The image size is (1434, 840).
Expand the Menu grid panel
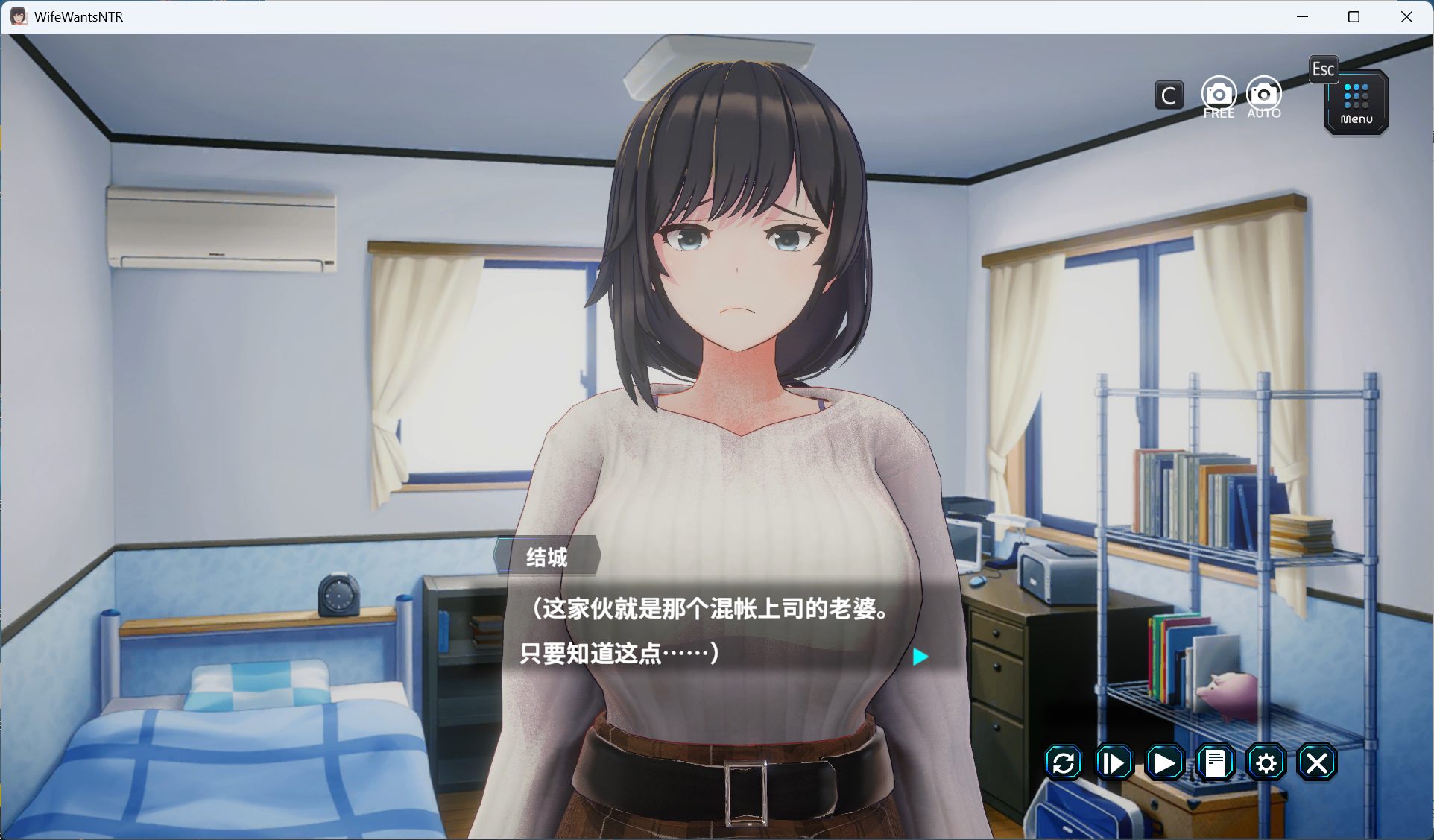[x=1355, y=102]
